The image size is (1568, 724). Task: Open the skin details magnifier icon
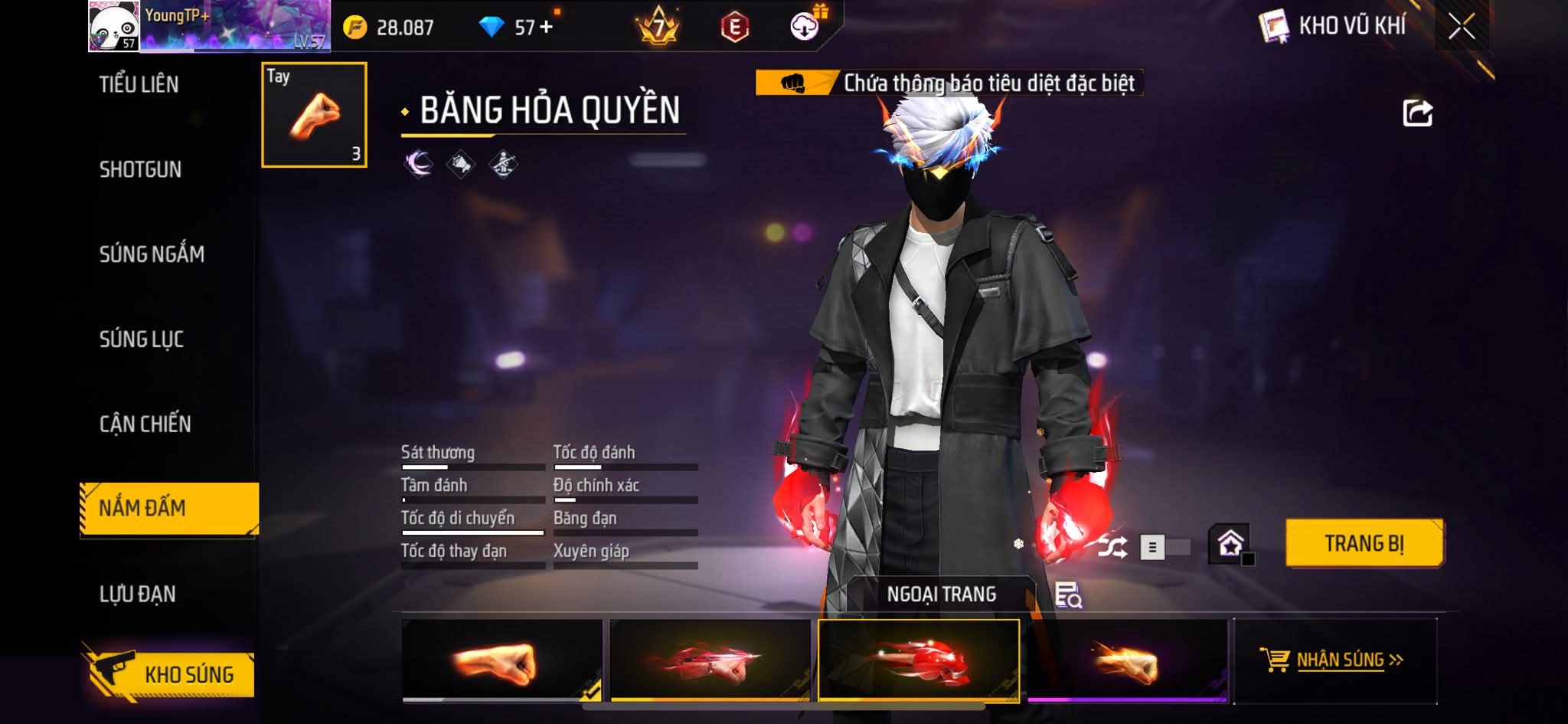[x=1067, y=595]
